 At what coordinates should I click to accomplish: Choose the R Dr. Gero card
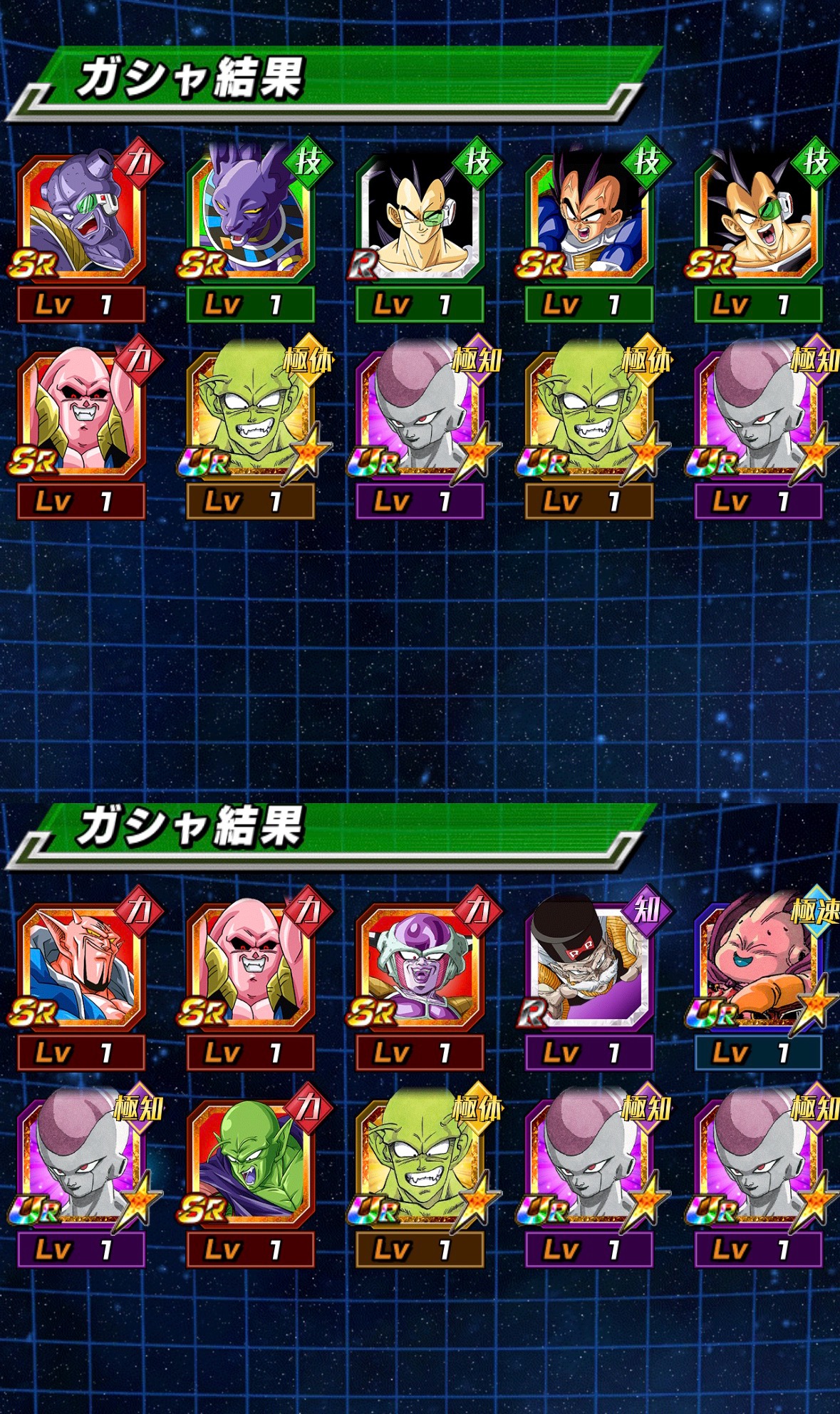[x=589, y=966]
